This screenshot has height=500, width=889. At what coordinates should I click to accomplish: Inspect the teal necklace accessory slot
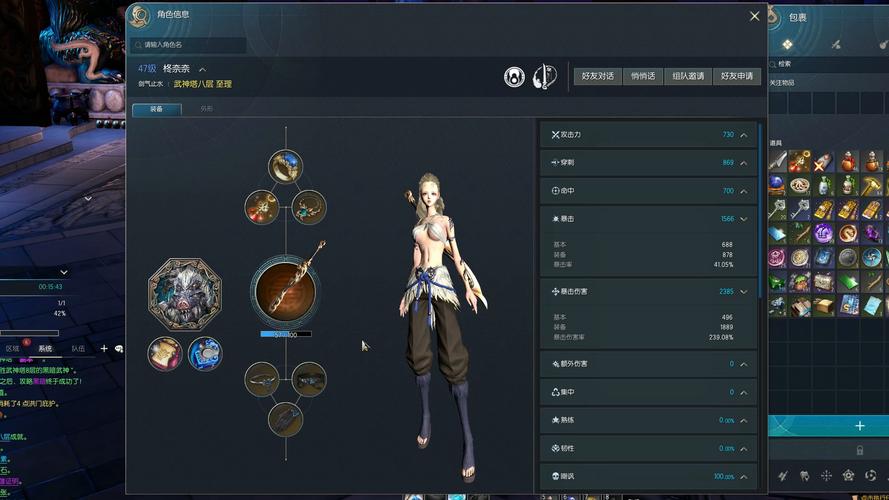click(x=309, y=206)
